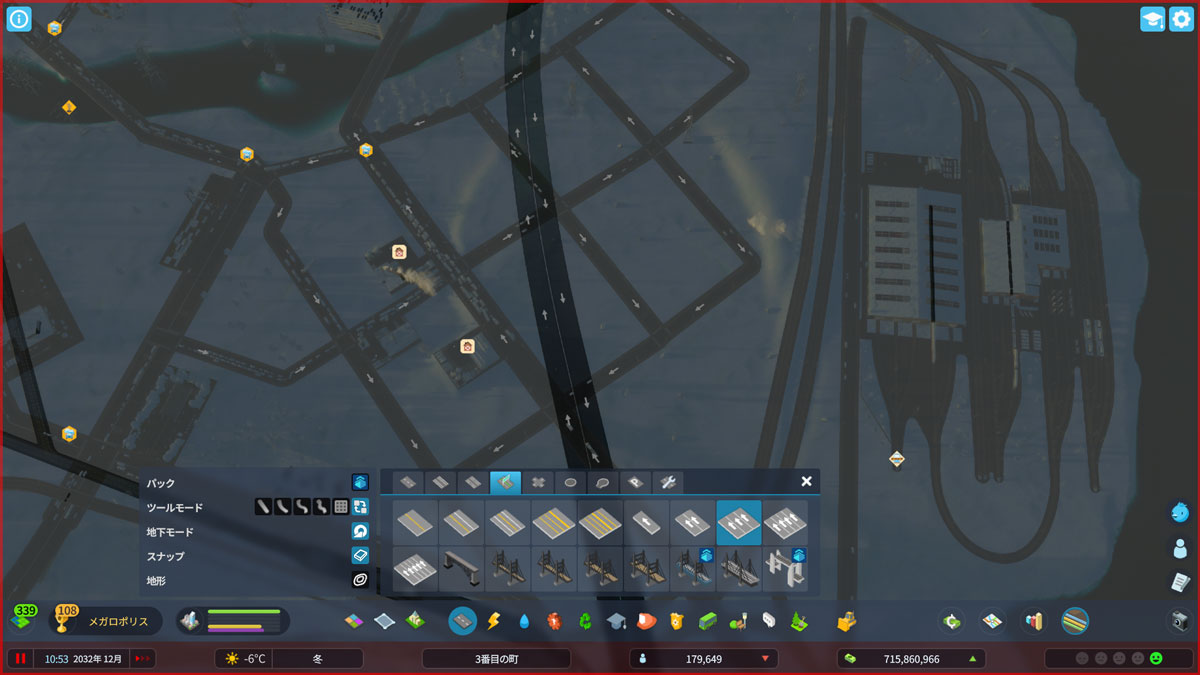Toggle underground mode (地下モード)
This screenshot has width=1200, height=675.
click(x=360, y=531)
